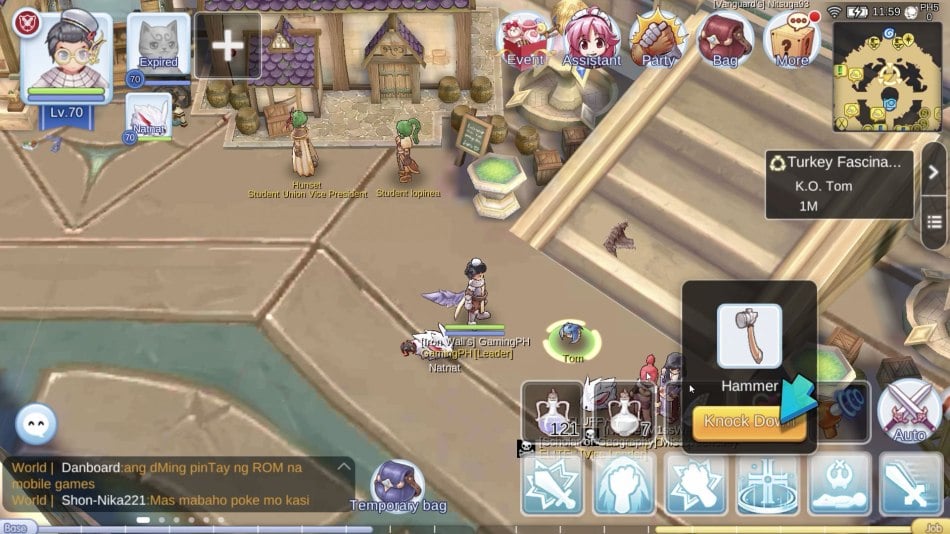
Task: Show the More options menu
Action: [792, 40]
